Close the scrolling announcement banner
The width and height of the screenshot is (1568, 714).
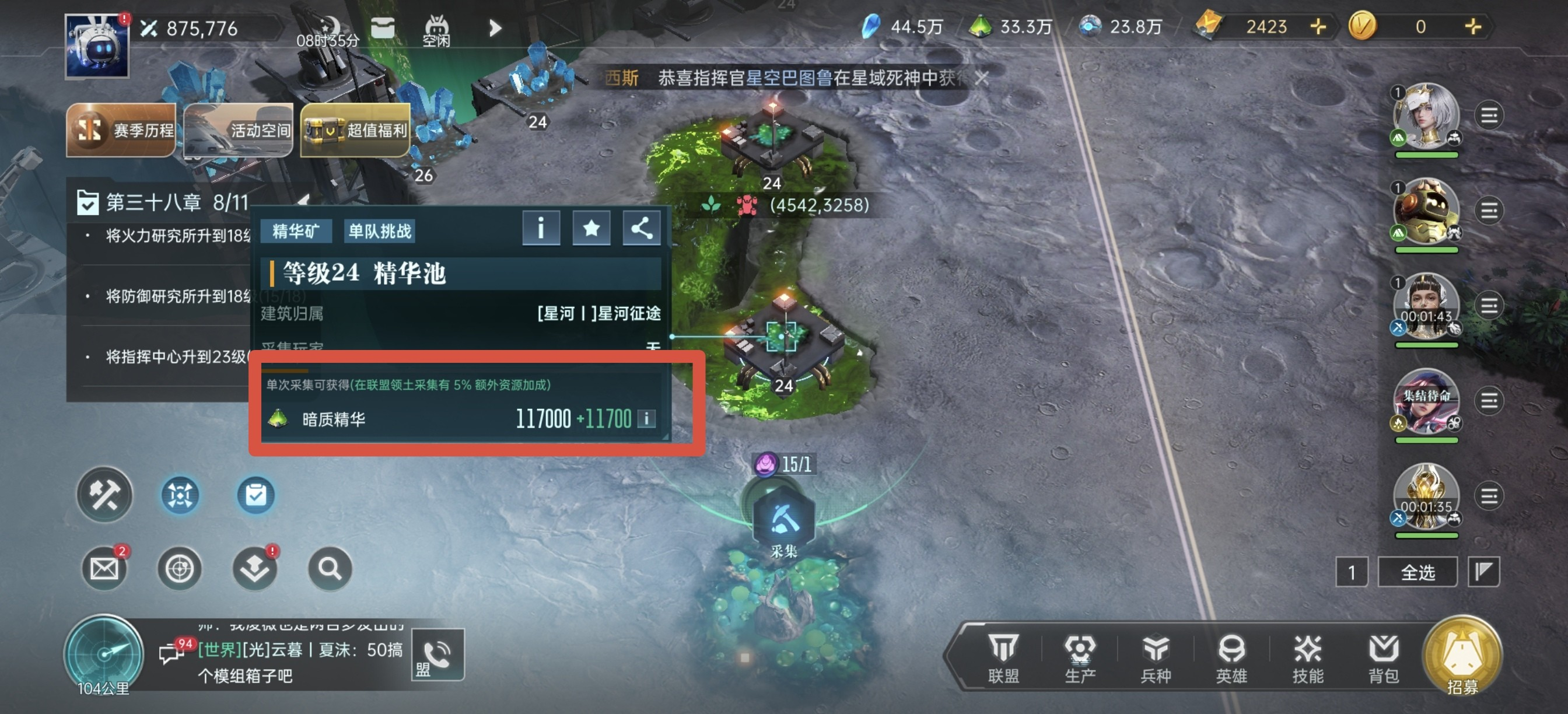(x=981, y=78)
